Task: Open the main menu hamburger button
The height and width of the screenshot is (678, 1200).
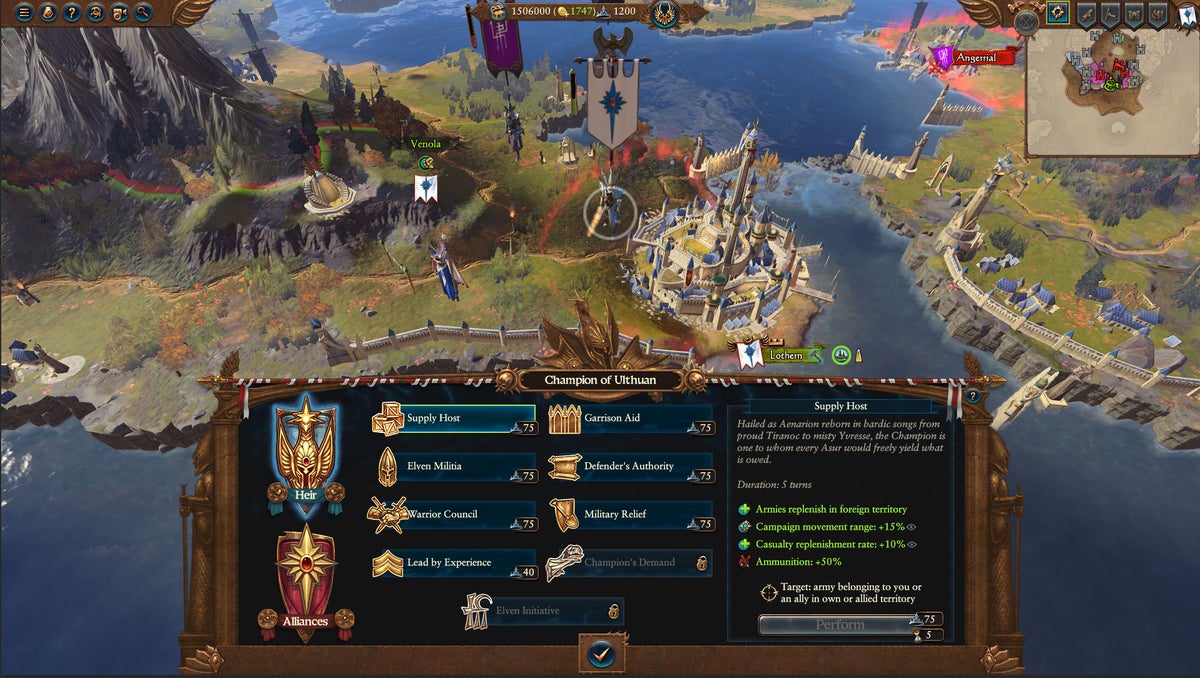Action: point(24,13)
